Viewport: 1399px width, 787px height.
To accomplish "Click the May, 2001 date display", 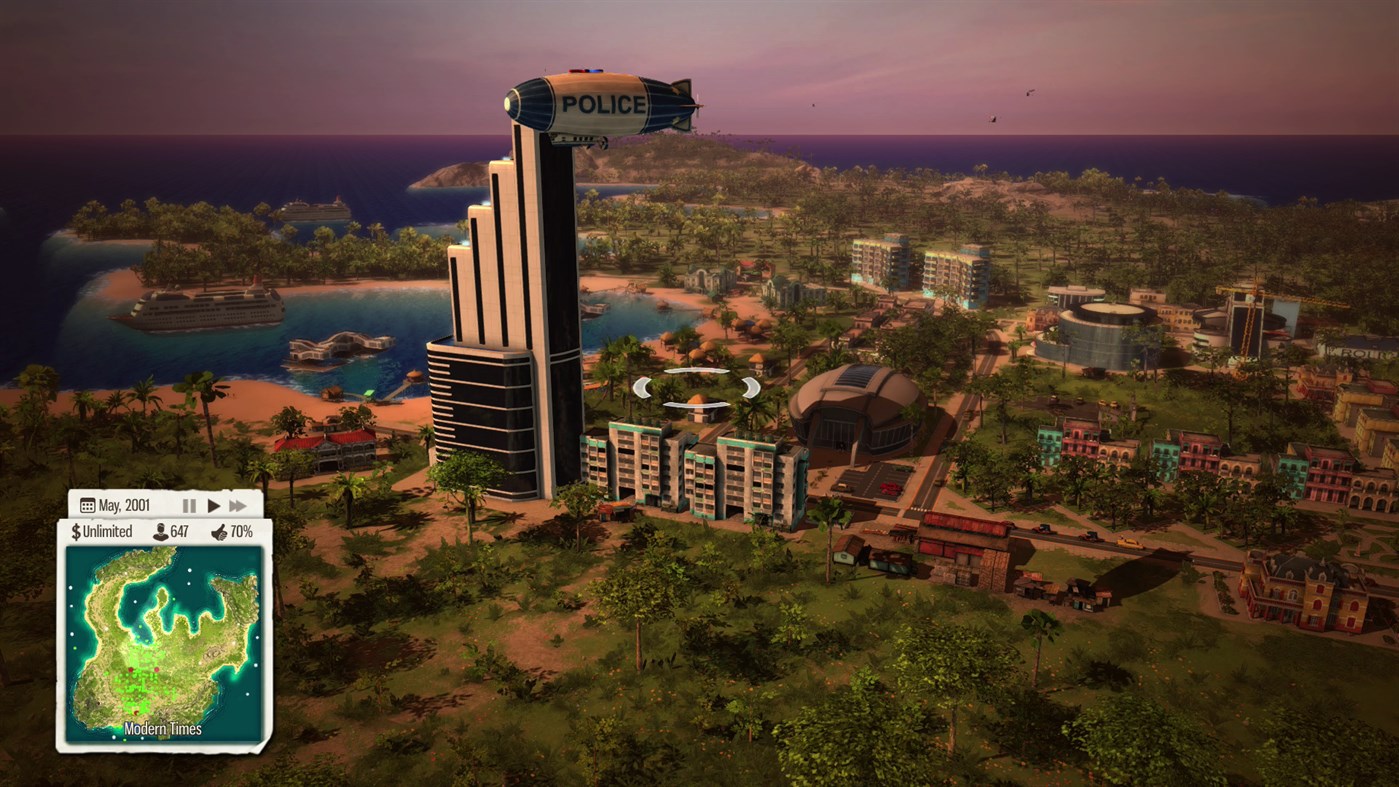I will coord(124,505).
